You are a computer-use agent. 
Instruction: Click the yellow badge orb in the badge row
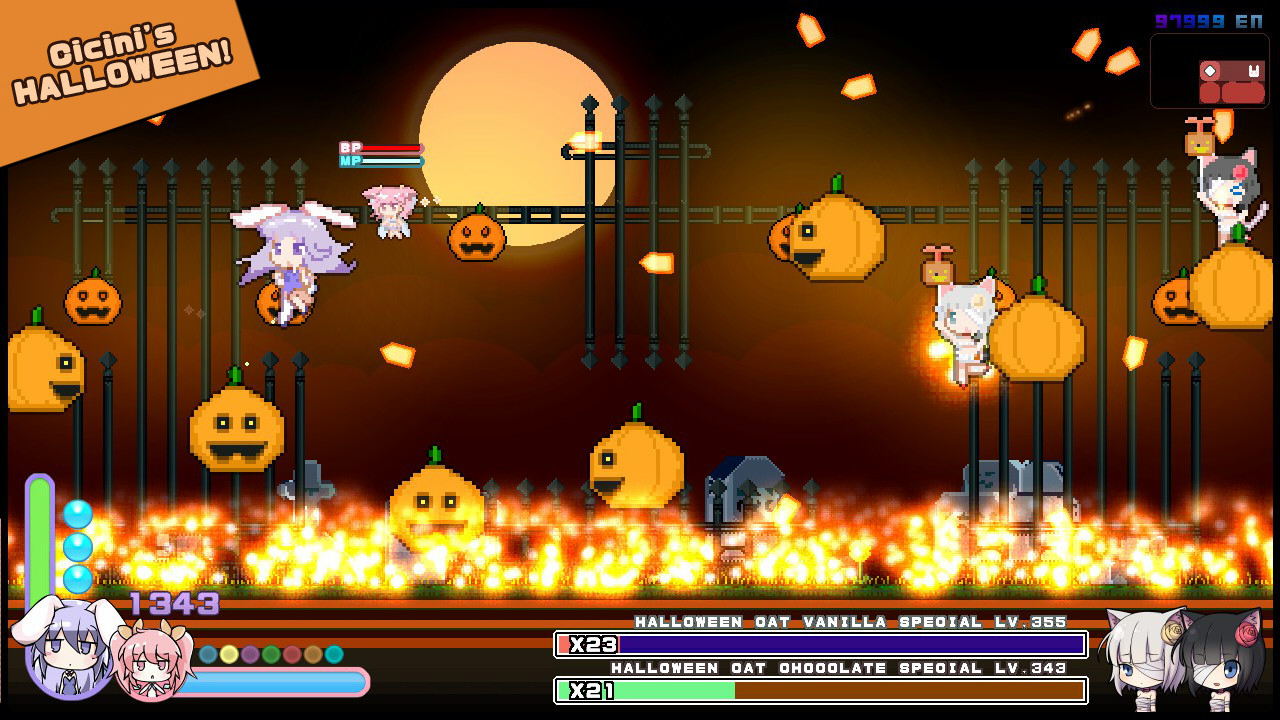pyautogui.click(x=228, y=653)
